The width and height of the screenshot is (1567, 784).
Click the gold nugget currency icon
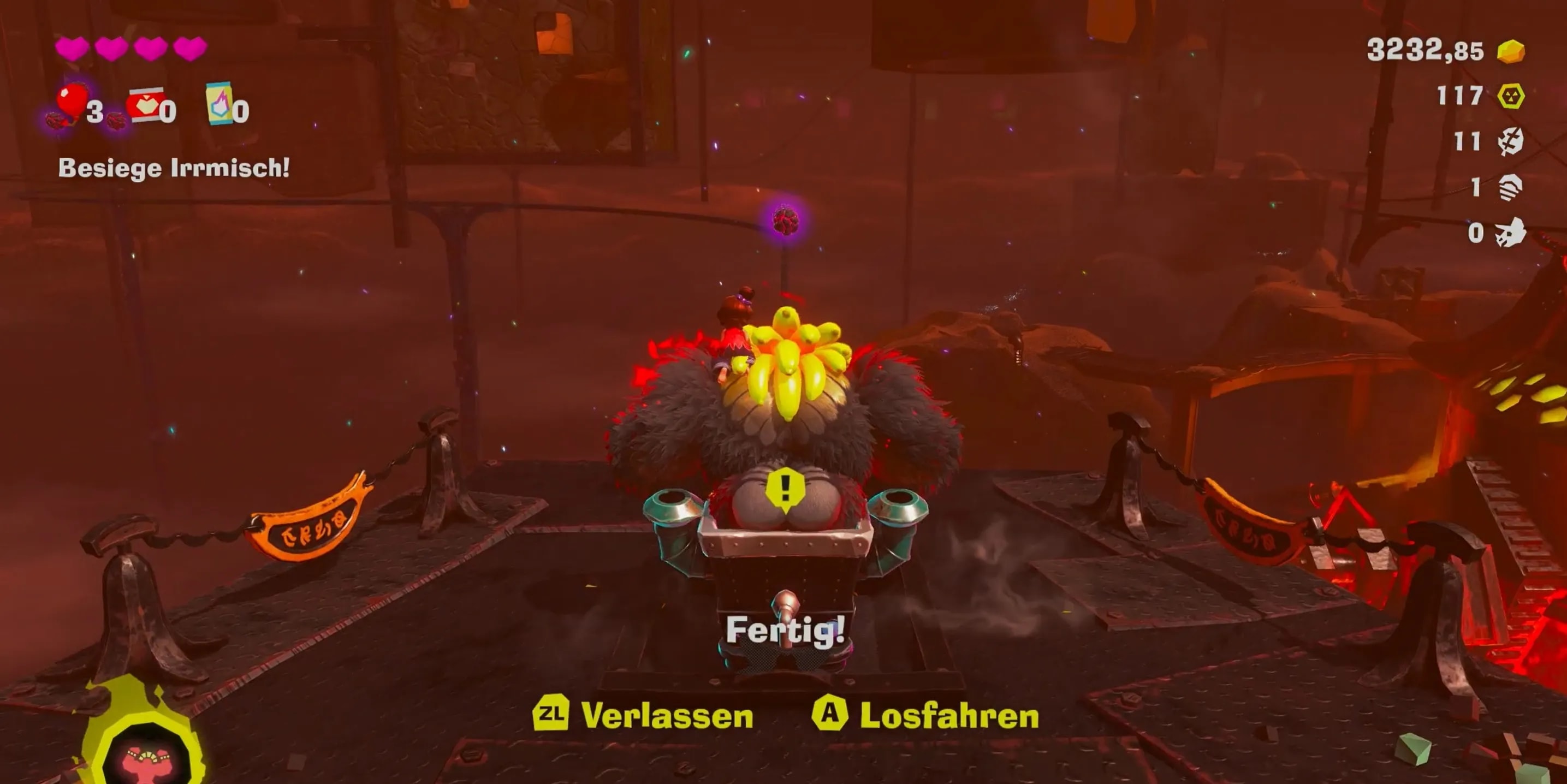click(x=1510, y=51)
